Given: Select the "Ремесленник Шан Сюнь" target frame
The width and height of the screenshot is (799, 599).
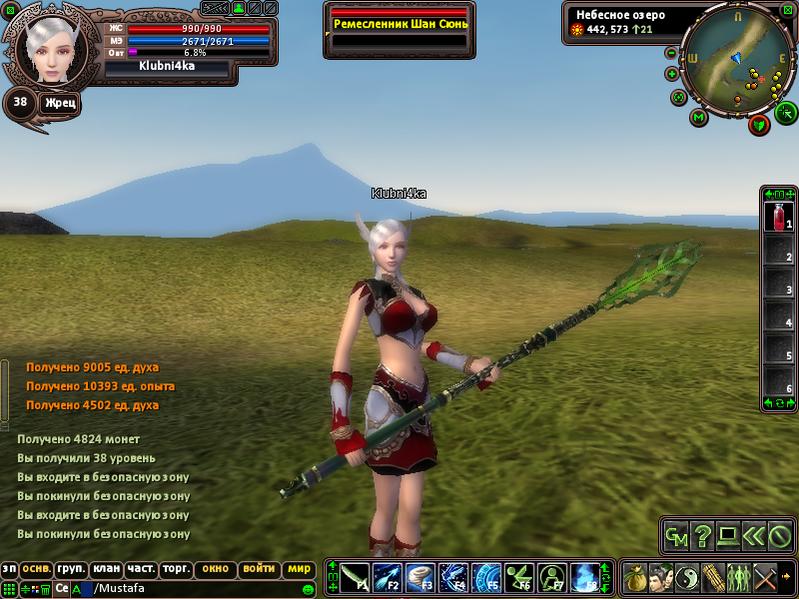Looking at the screenshot, I should point(398,23).
